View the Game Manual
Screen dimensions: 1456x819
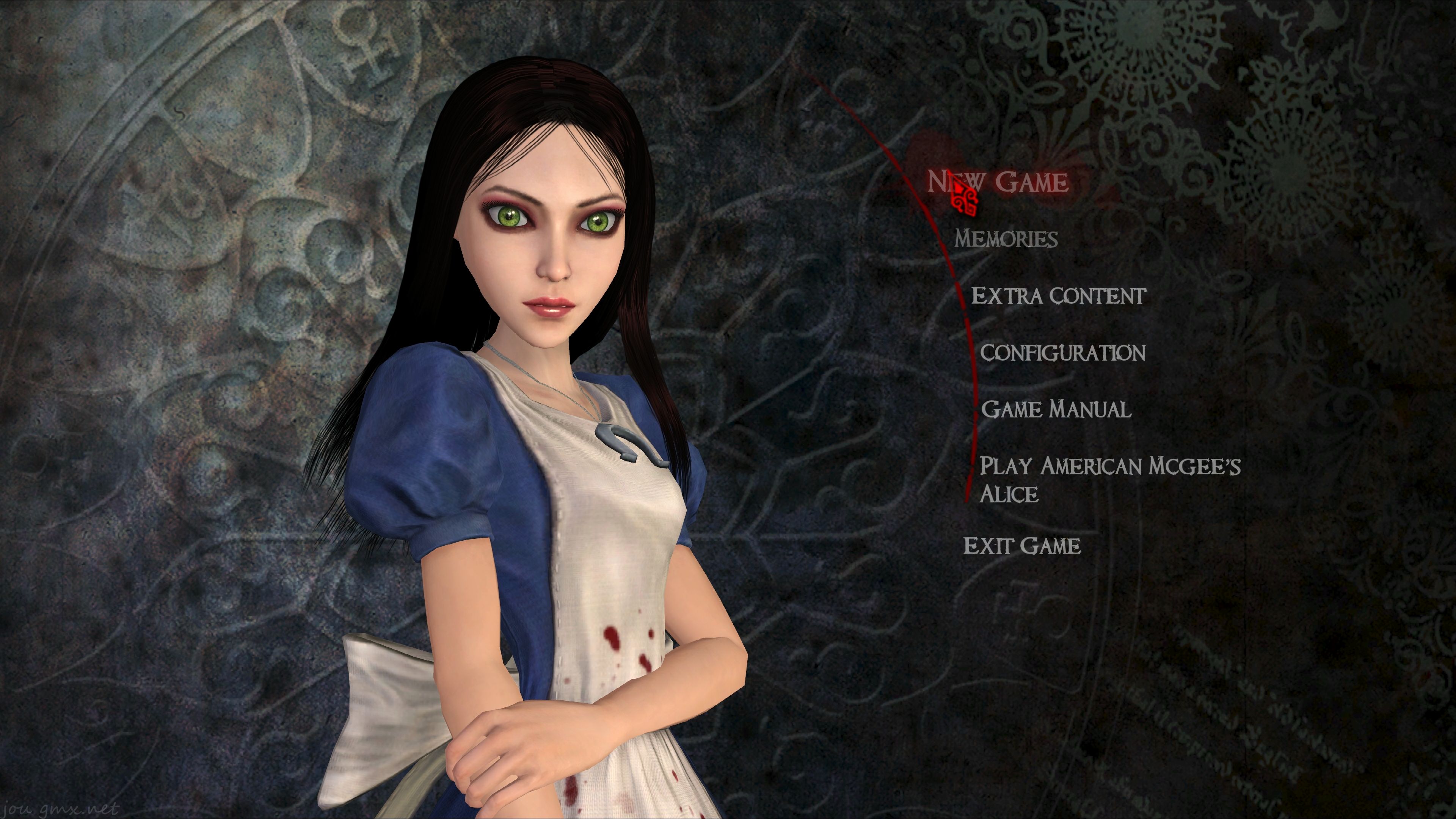click(x=1056, y=409)
